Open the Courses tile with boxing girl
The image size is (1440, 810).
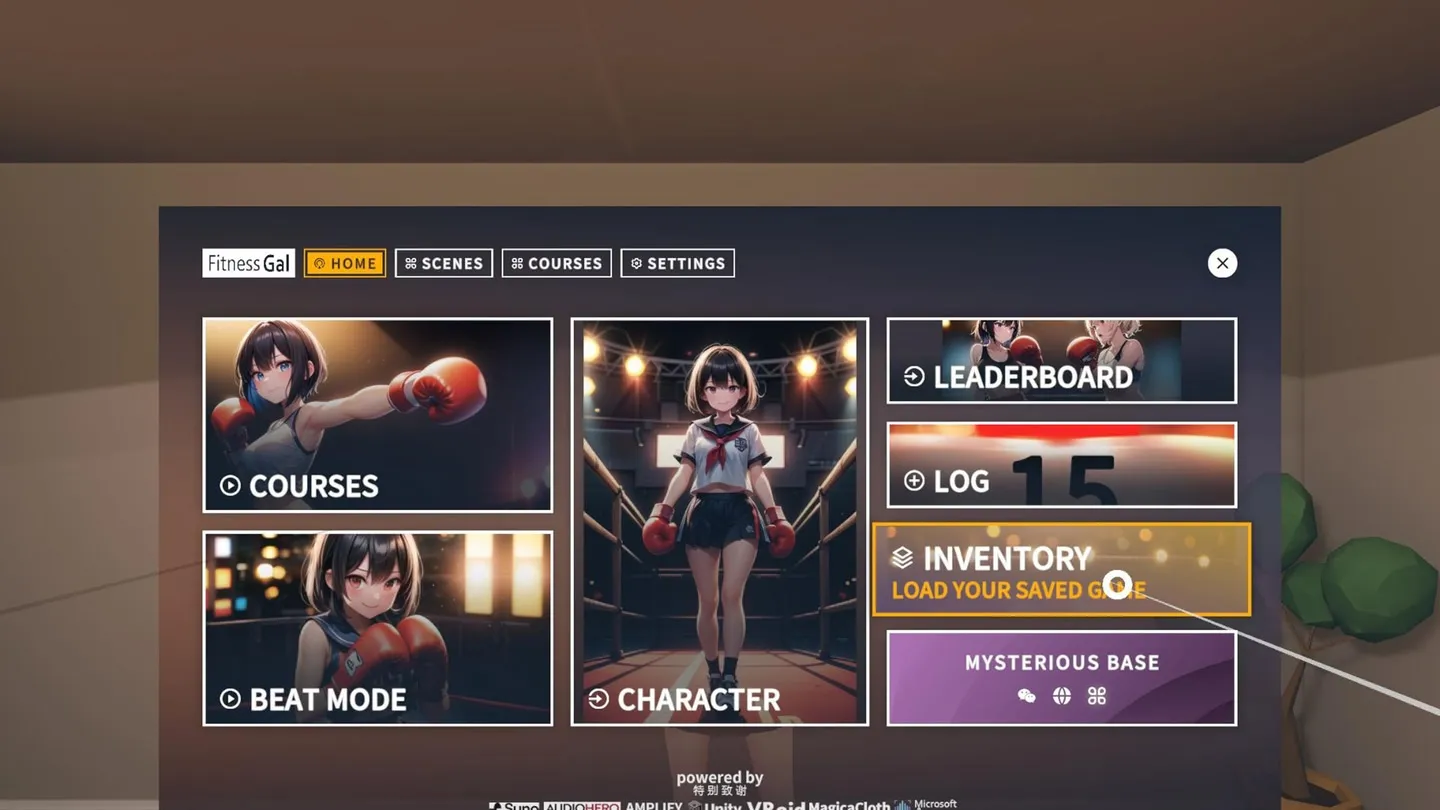click(x=377, y=415)
